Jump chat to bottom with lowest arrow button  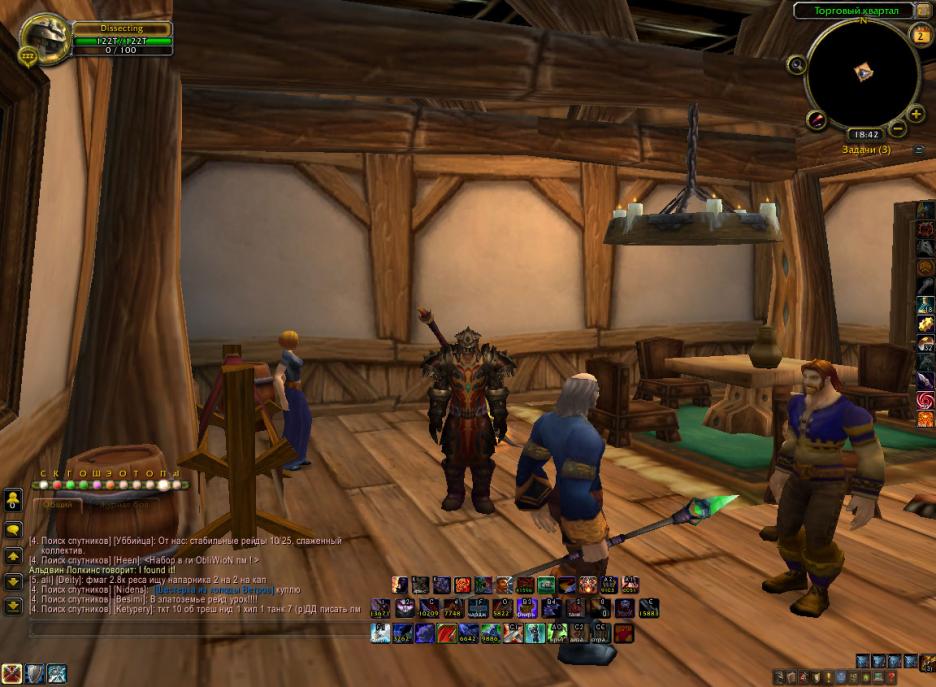[13, 605]
